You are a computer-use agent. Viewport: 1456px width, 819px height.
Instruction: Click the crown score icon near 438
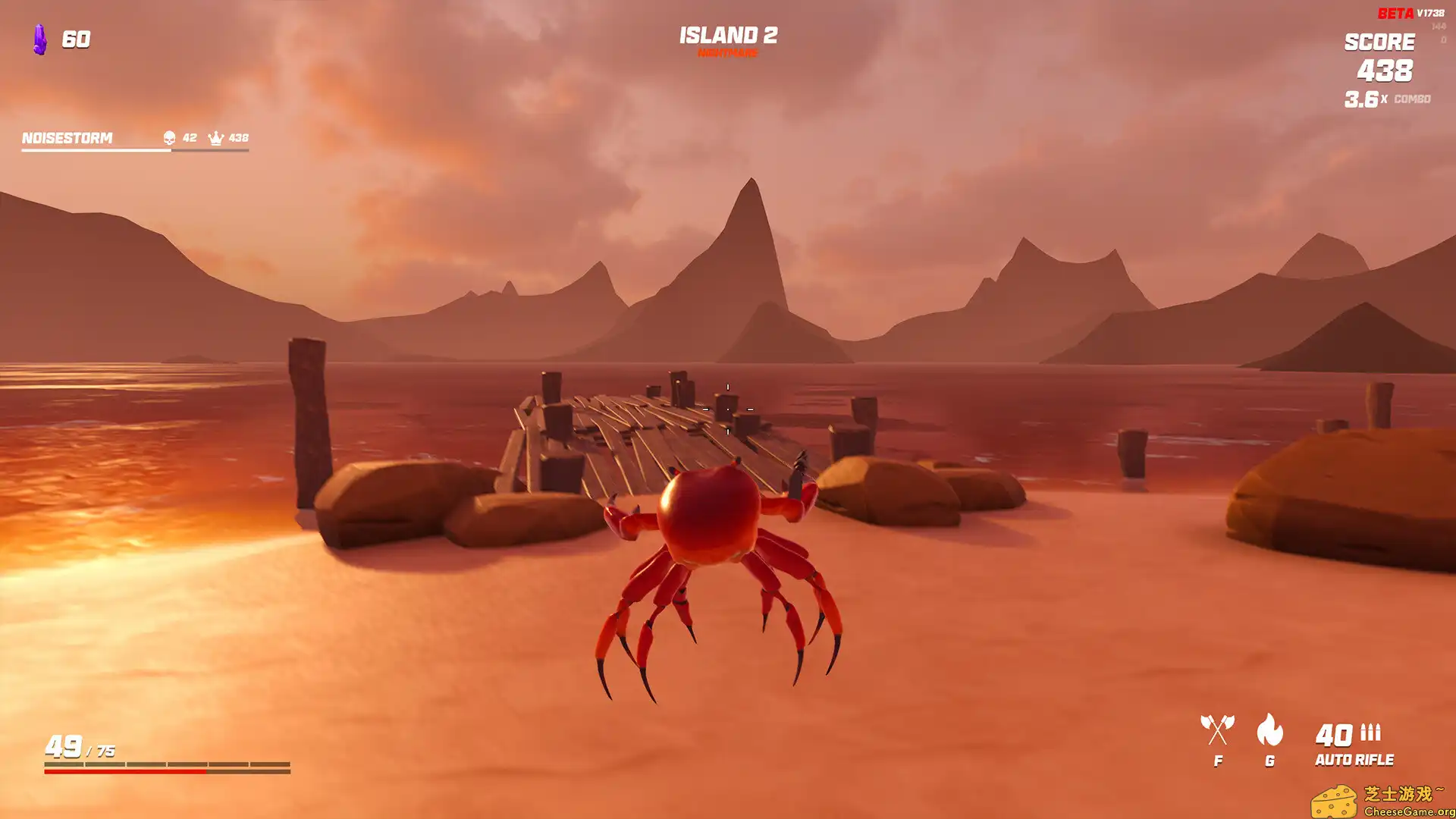pos(215,137)
